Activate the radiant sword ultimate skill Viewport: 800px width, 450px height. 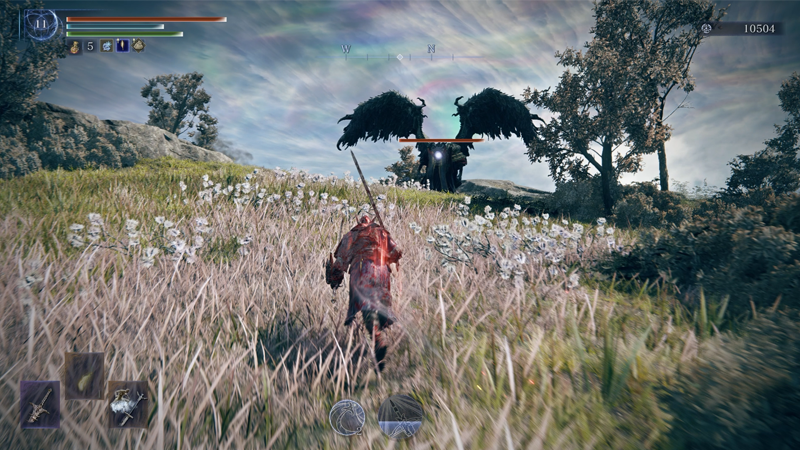click(400, 415)
